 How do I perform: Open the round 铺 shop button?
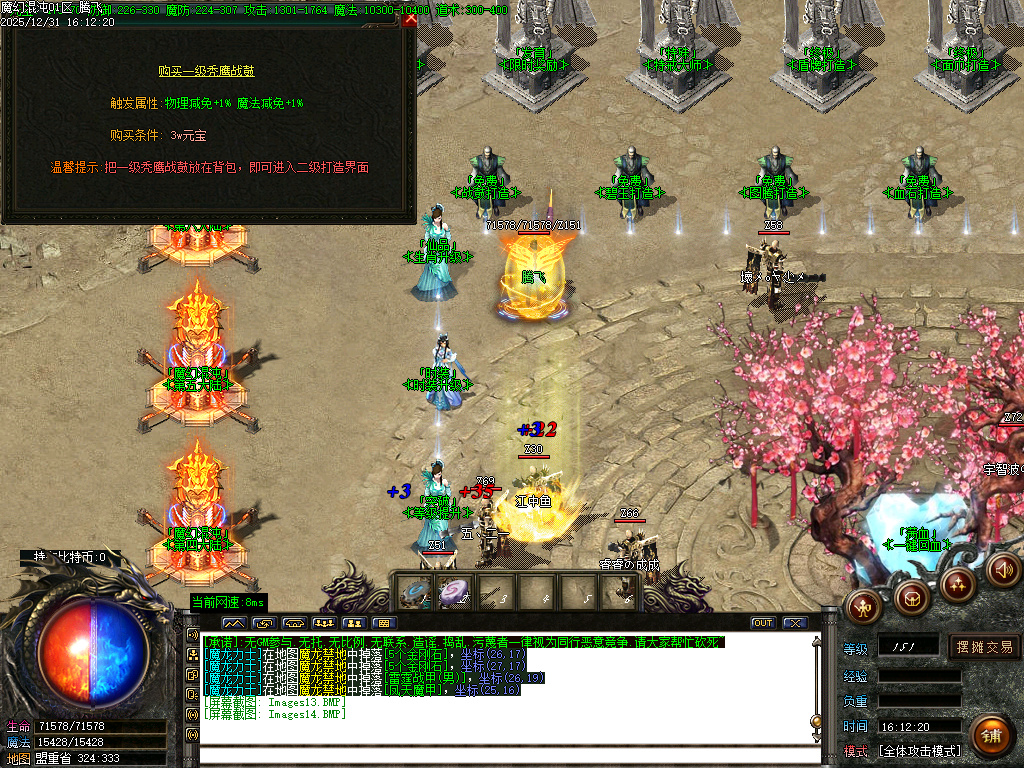pyautogui.click(x=990, y=735)
